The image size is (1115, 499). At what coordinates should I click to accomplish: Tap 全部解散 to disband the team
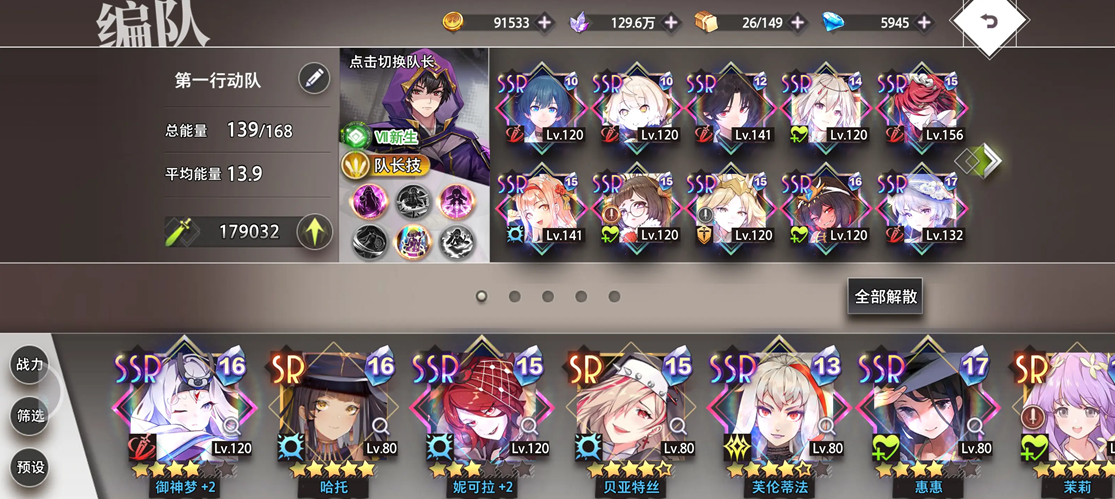click(884, 296)
